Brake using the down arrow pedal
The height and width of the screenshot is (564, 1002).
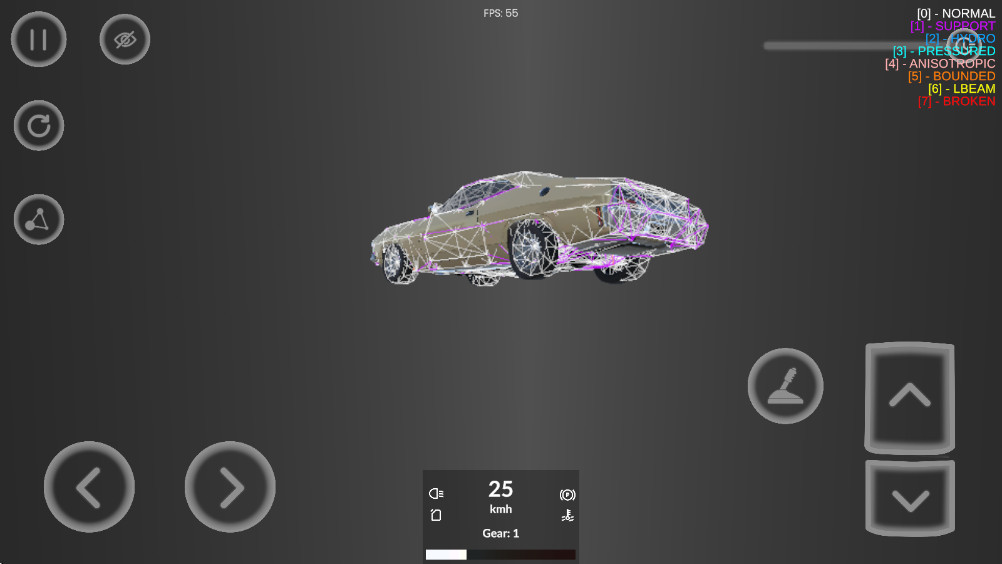(x=909, y=499)
